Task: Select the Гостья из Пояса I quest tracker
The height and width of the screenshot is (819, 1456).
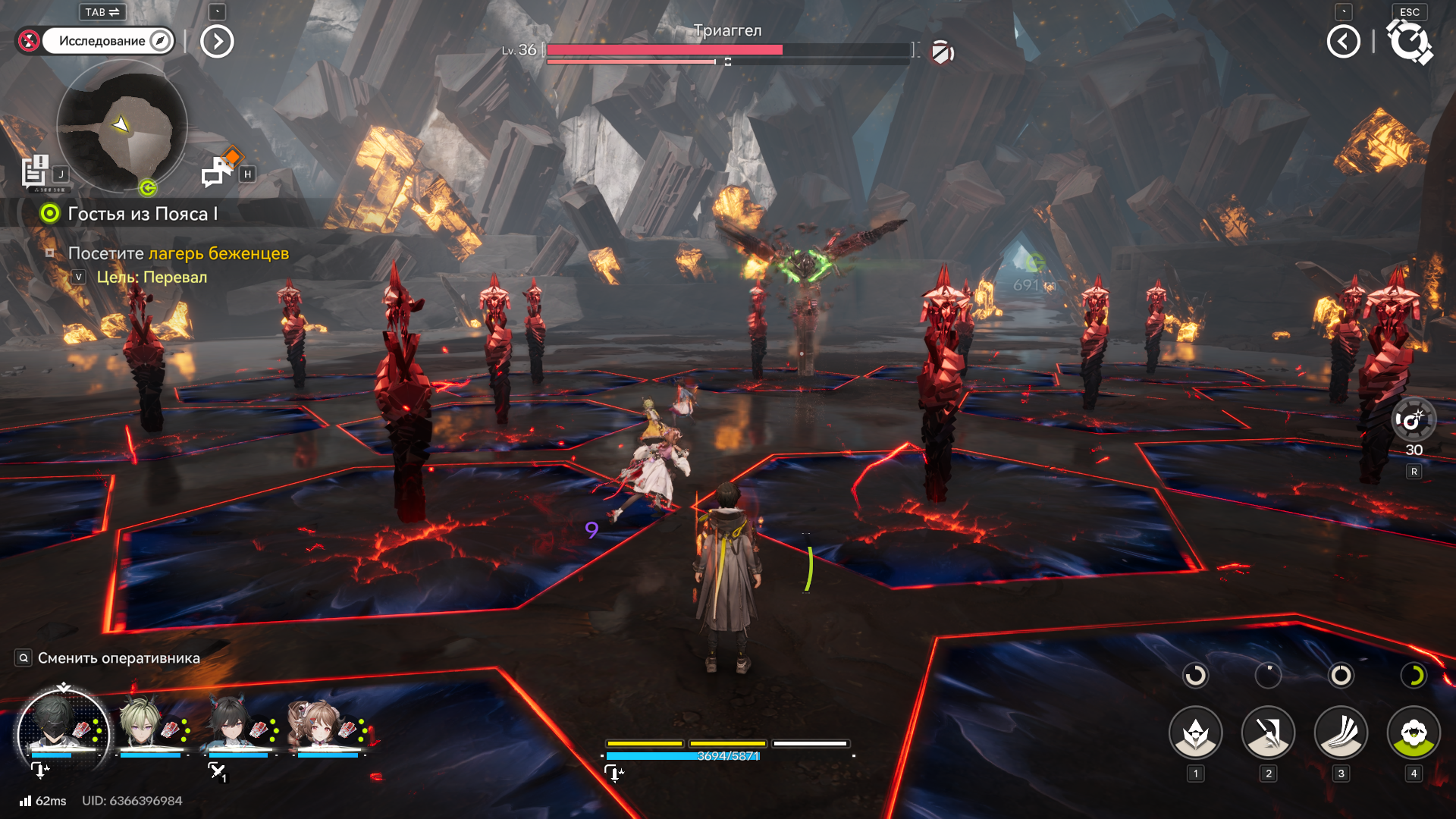Action: click(x=142, y=214)
